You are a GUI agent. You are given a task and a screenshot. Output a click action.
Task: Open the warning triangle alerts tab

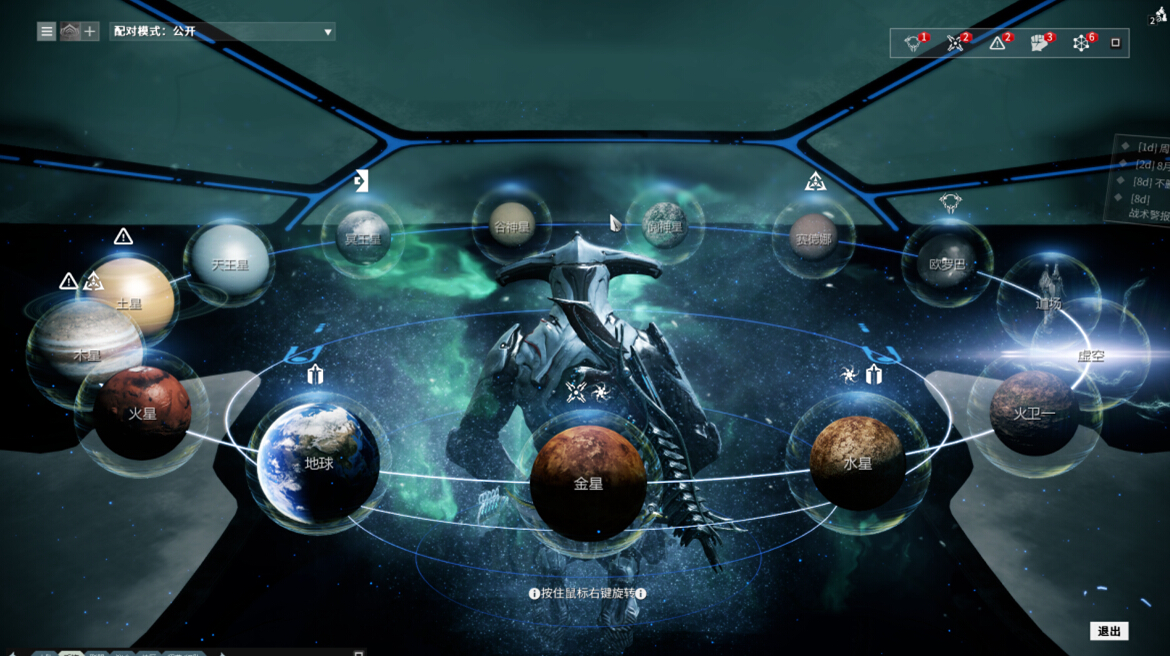pos(998,43)
